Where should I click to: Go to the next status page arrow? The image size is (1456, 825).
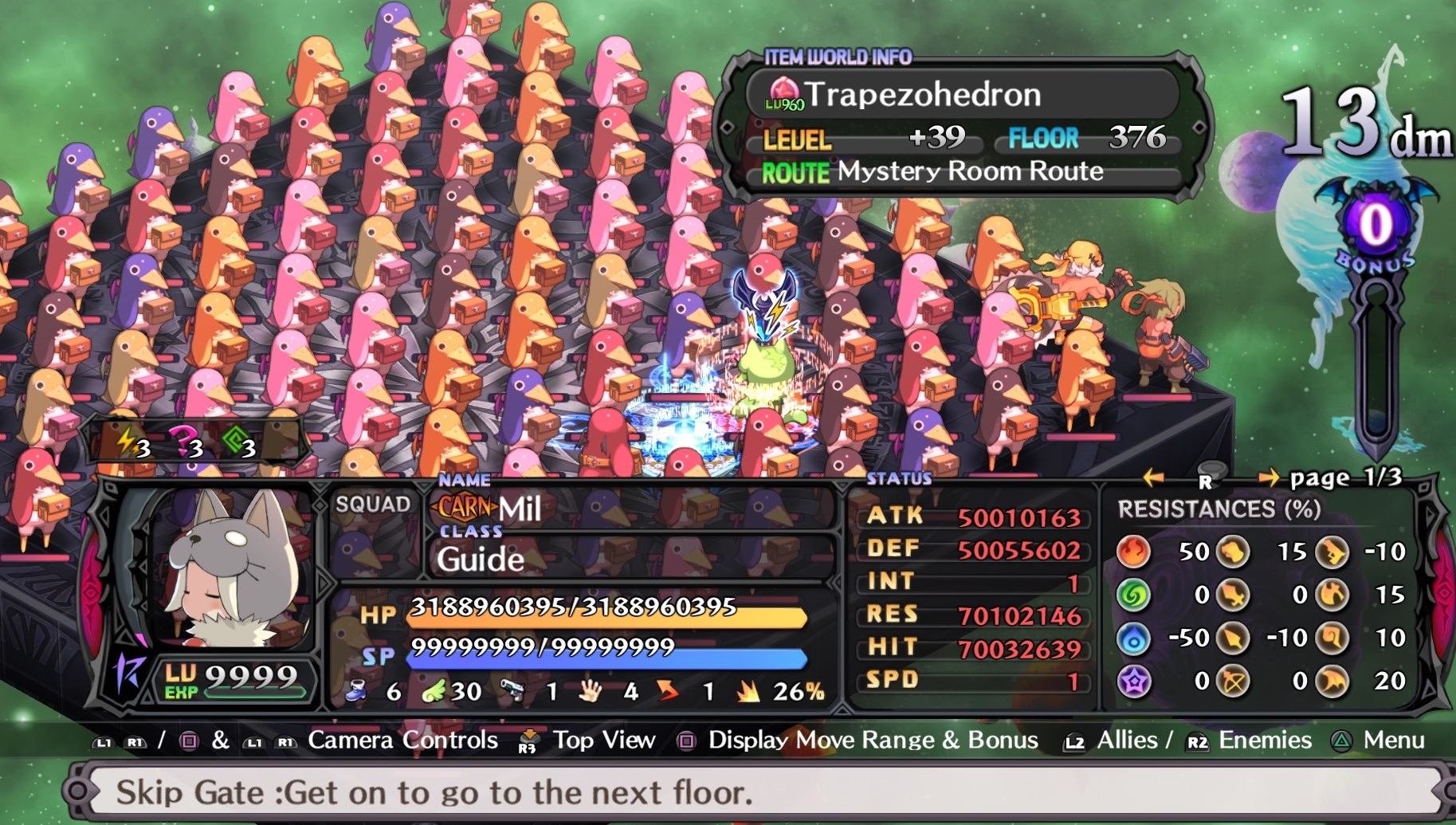[1268, 477]
